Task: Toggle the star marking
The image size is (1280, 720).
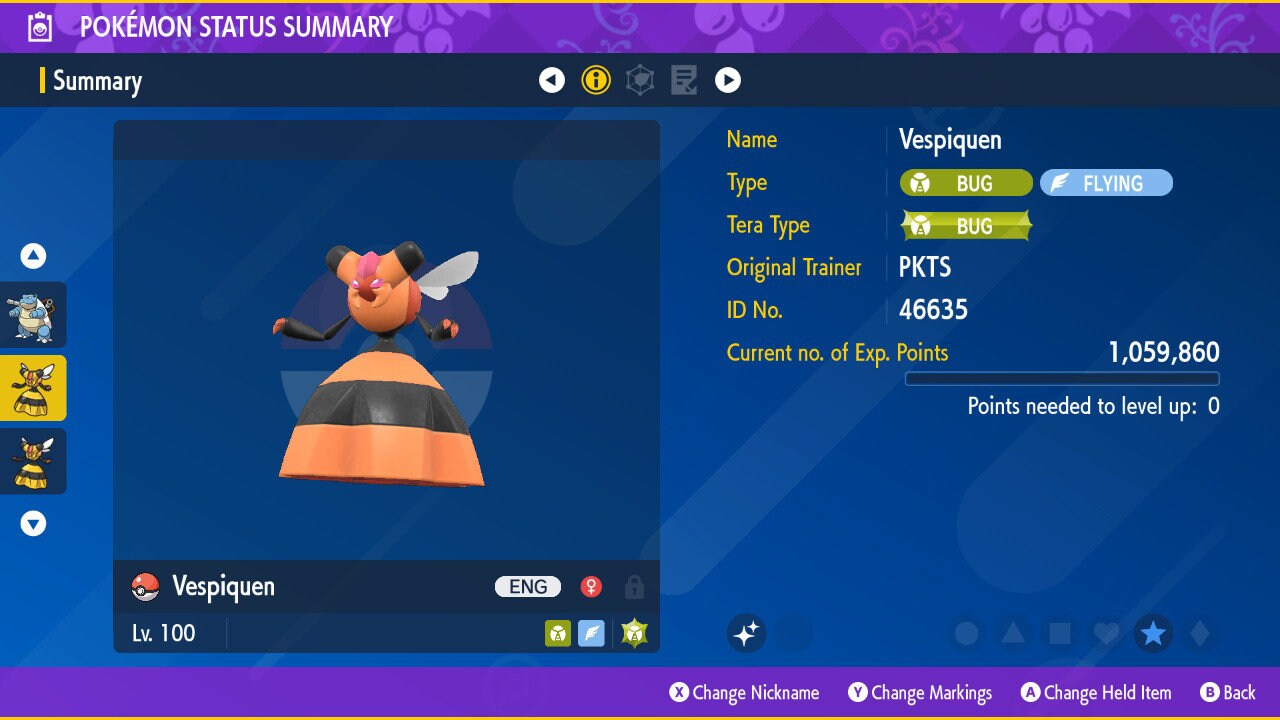Action: 1153,633
